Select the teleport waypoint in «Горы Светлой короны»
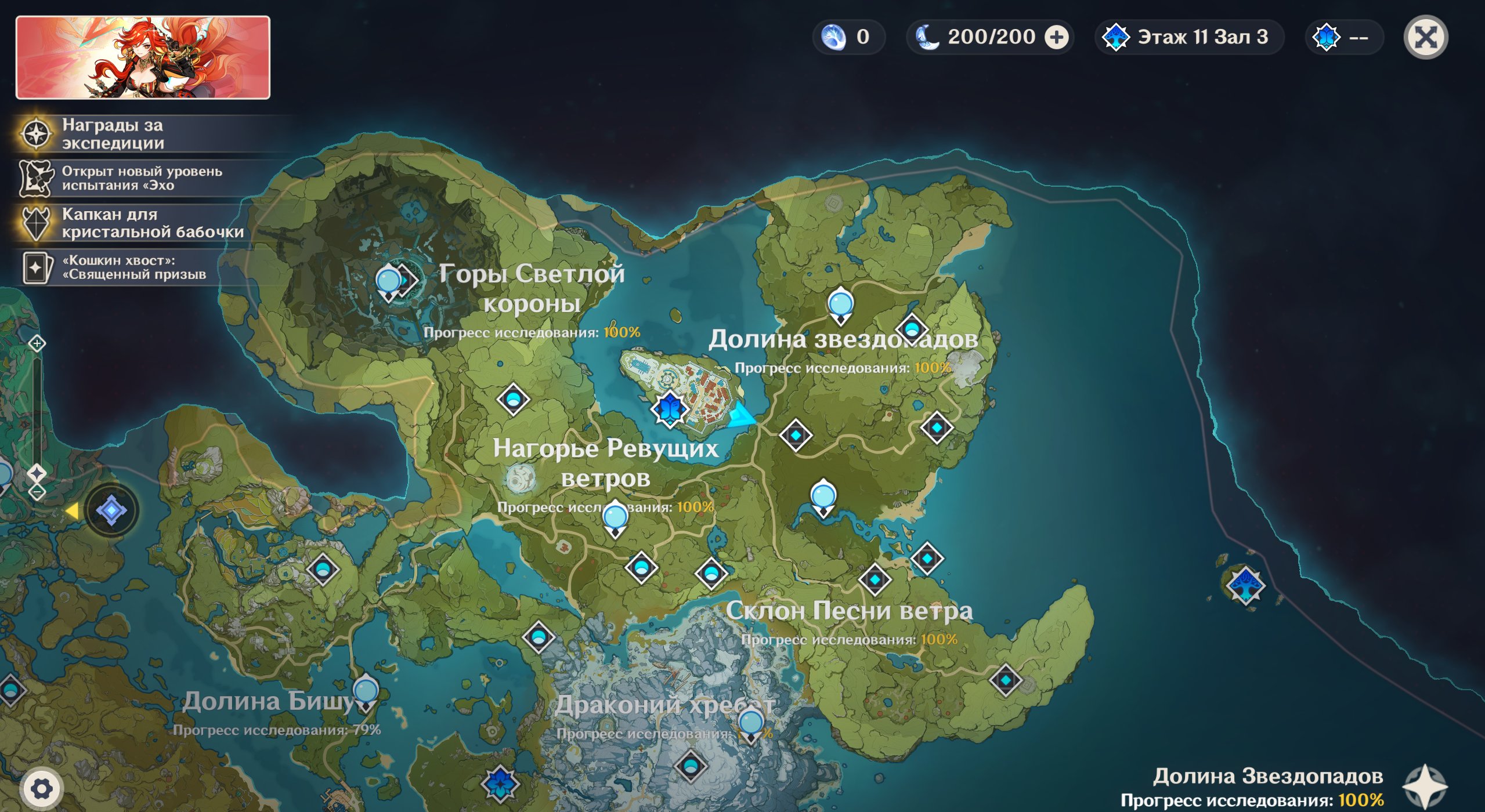Screen dimensions: 1485x812 click(388, 282)
